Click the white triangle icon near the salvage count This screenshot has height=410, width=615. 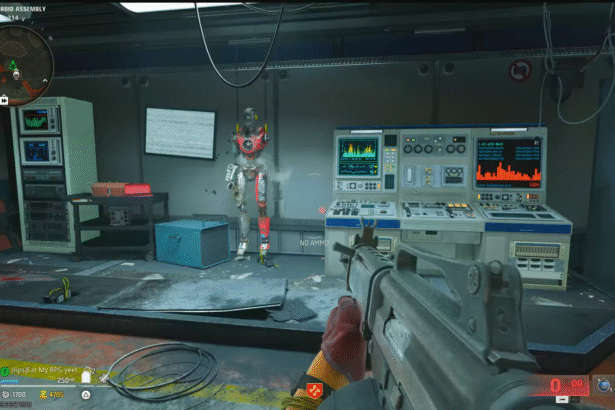point(86,396)
